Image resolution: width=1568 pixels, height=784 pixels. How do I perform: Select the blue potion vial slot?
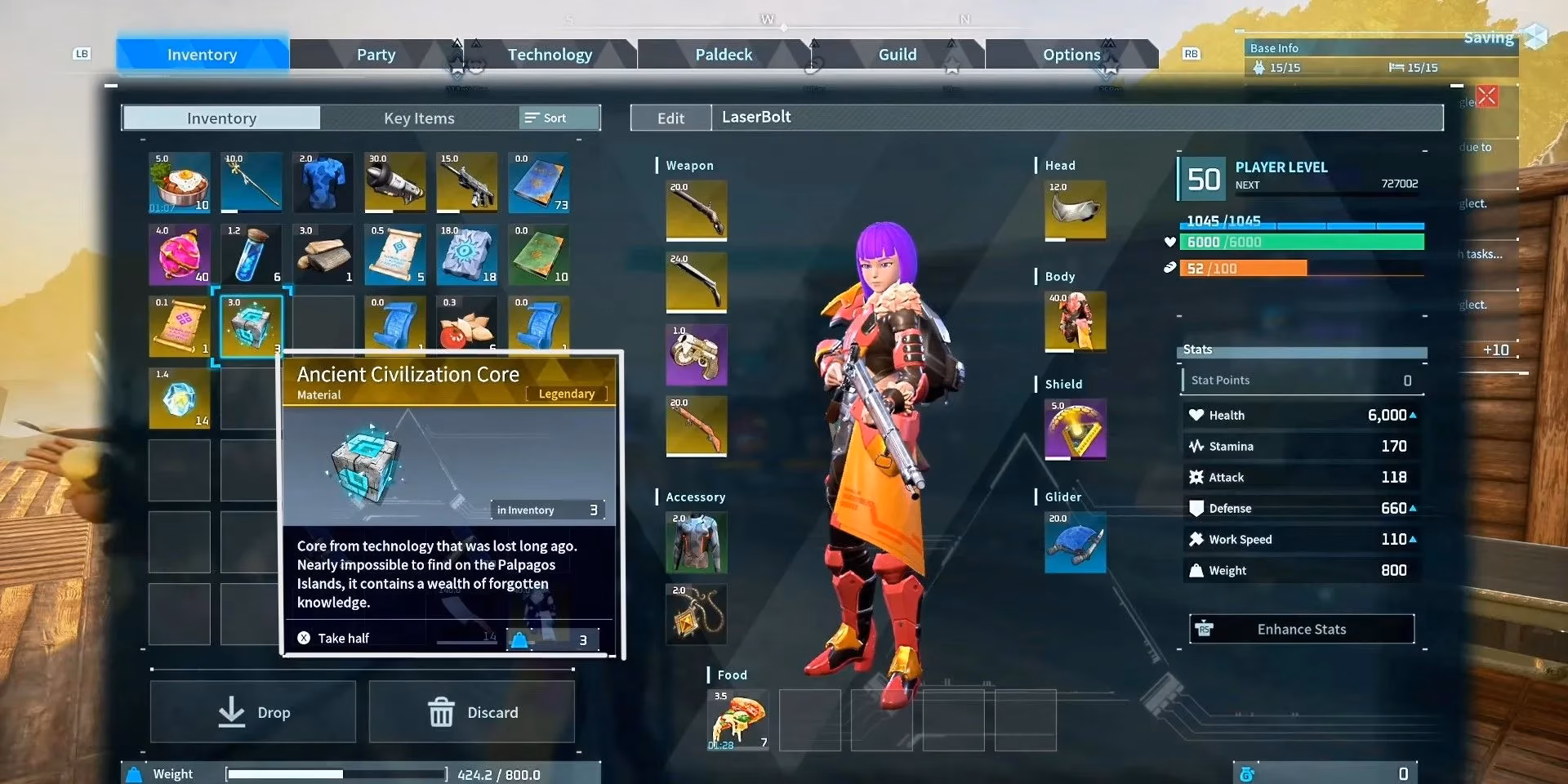coord(251,255)
